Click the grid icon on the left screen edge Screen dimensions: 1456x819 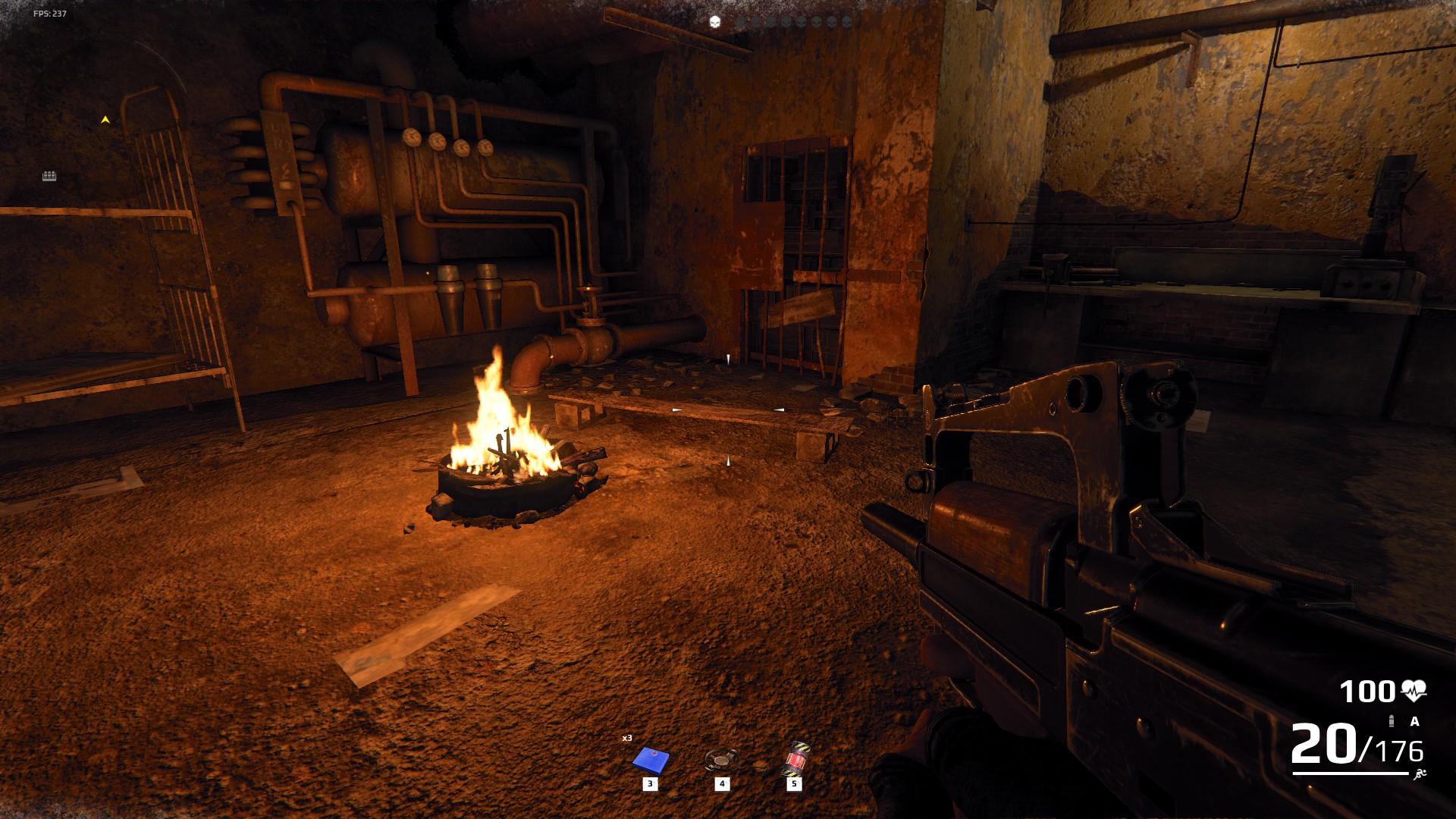click(x=50, y=176)
